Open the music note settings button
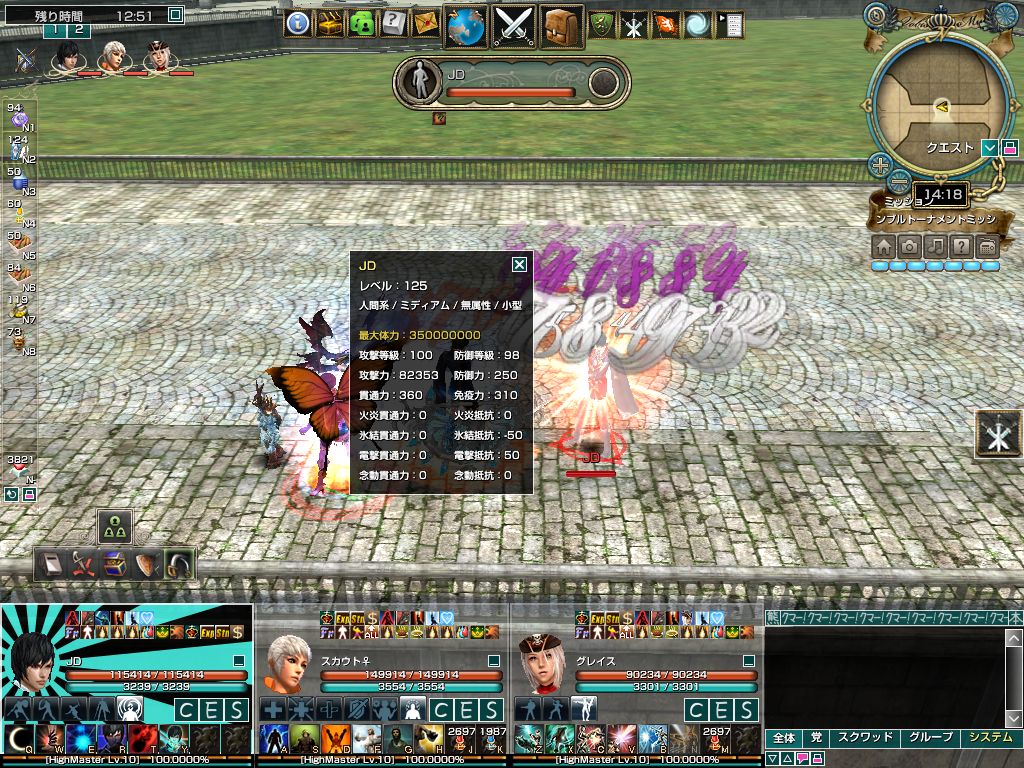Screen dimensions: 1024x768 tap(935, 246)
